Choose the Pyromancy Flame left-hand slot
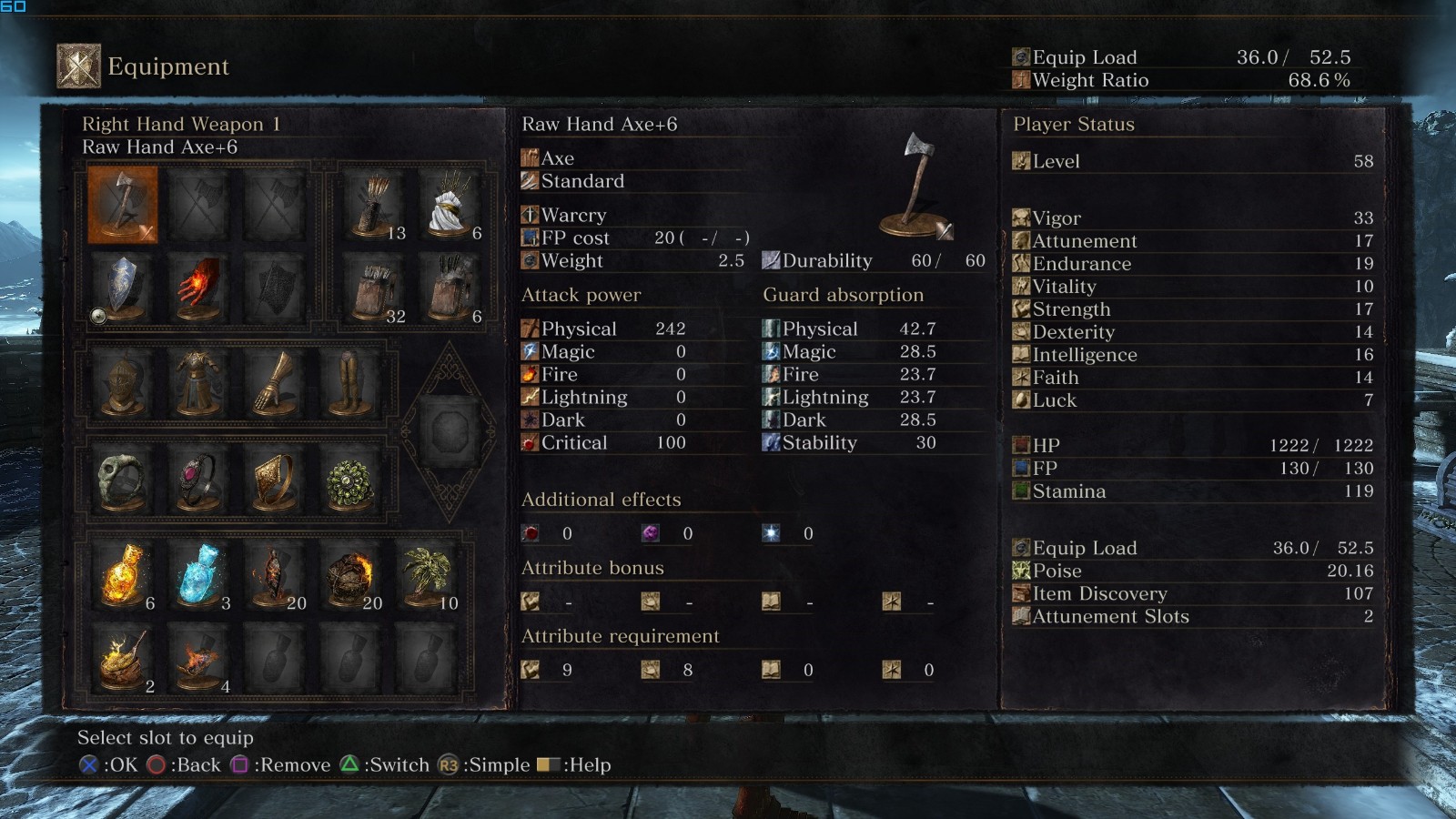The width and height of the screenshot is (1456, 819). [x=197, y=287]
